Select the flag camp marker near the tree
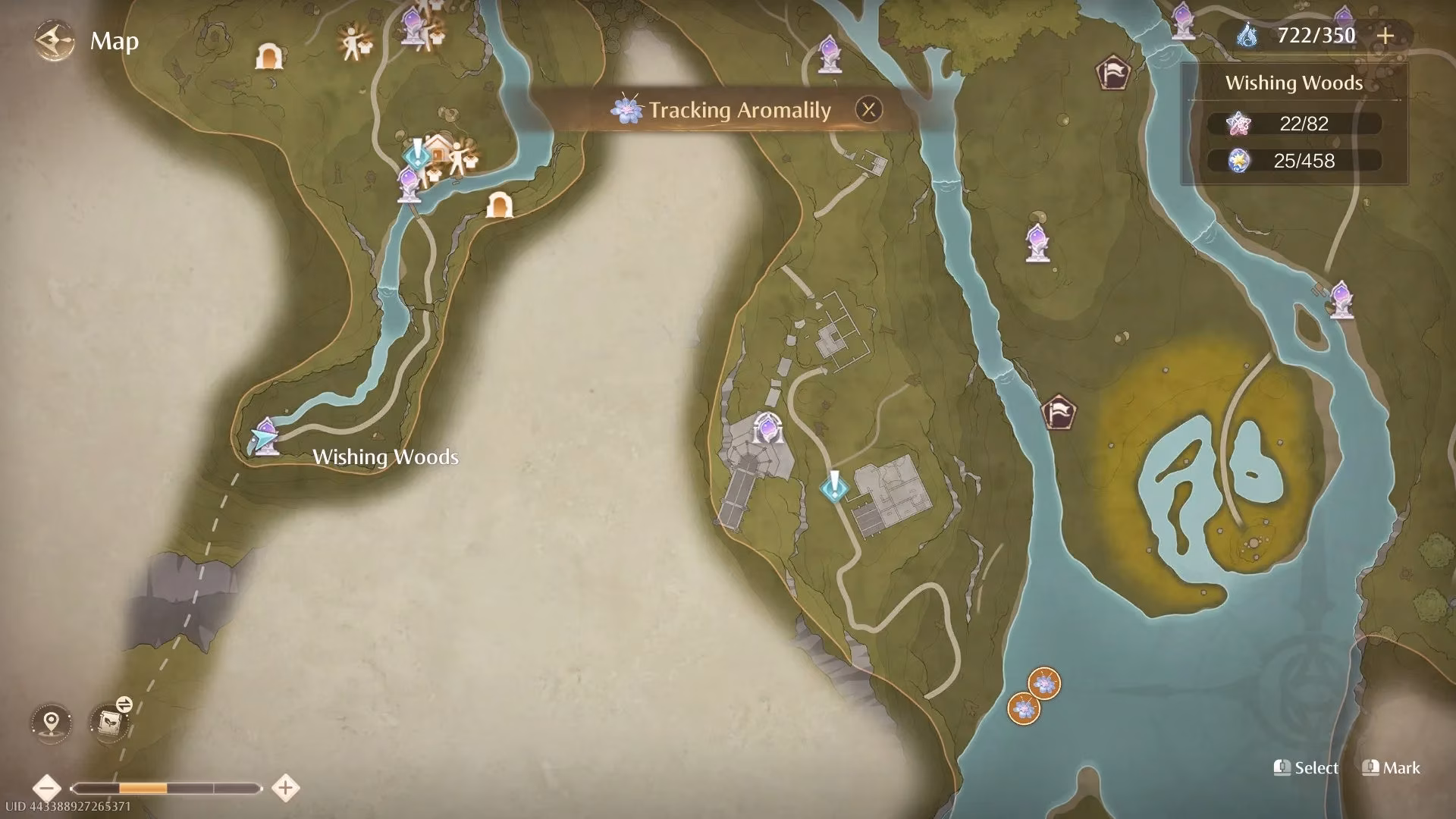Screen dimensions: 1456x819 coord(1112,74)
